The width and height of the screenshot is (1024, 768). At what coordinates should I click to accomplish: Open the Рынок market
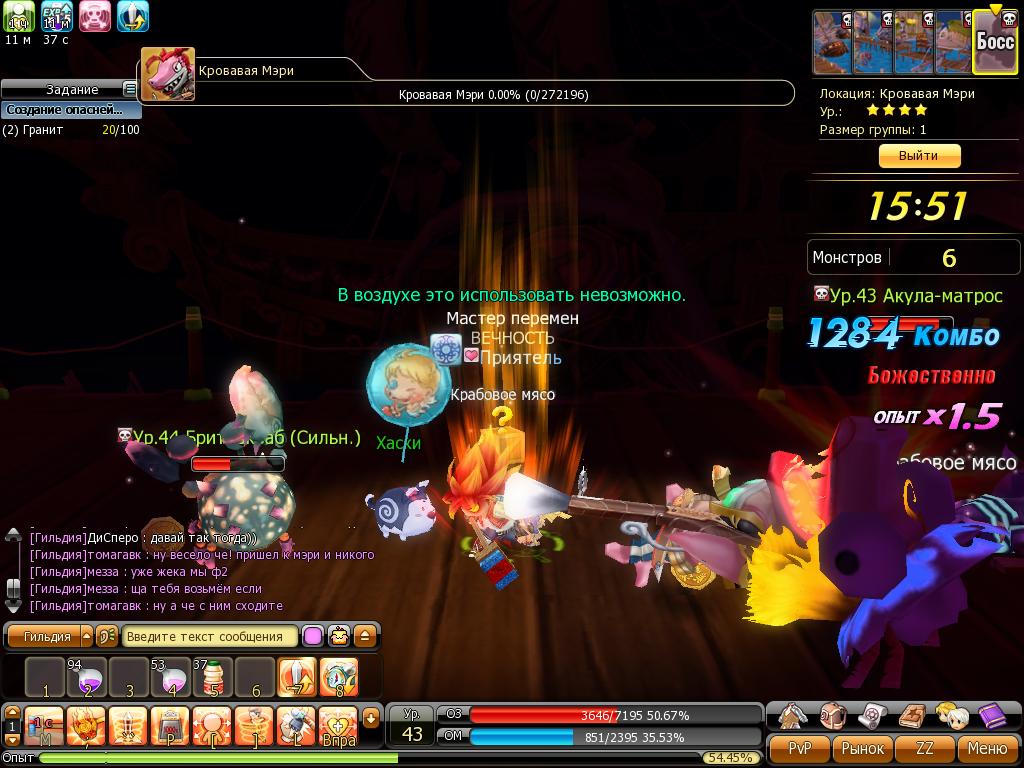863,748
